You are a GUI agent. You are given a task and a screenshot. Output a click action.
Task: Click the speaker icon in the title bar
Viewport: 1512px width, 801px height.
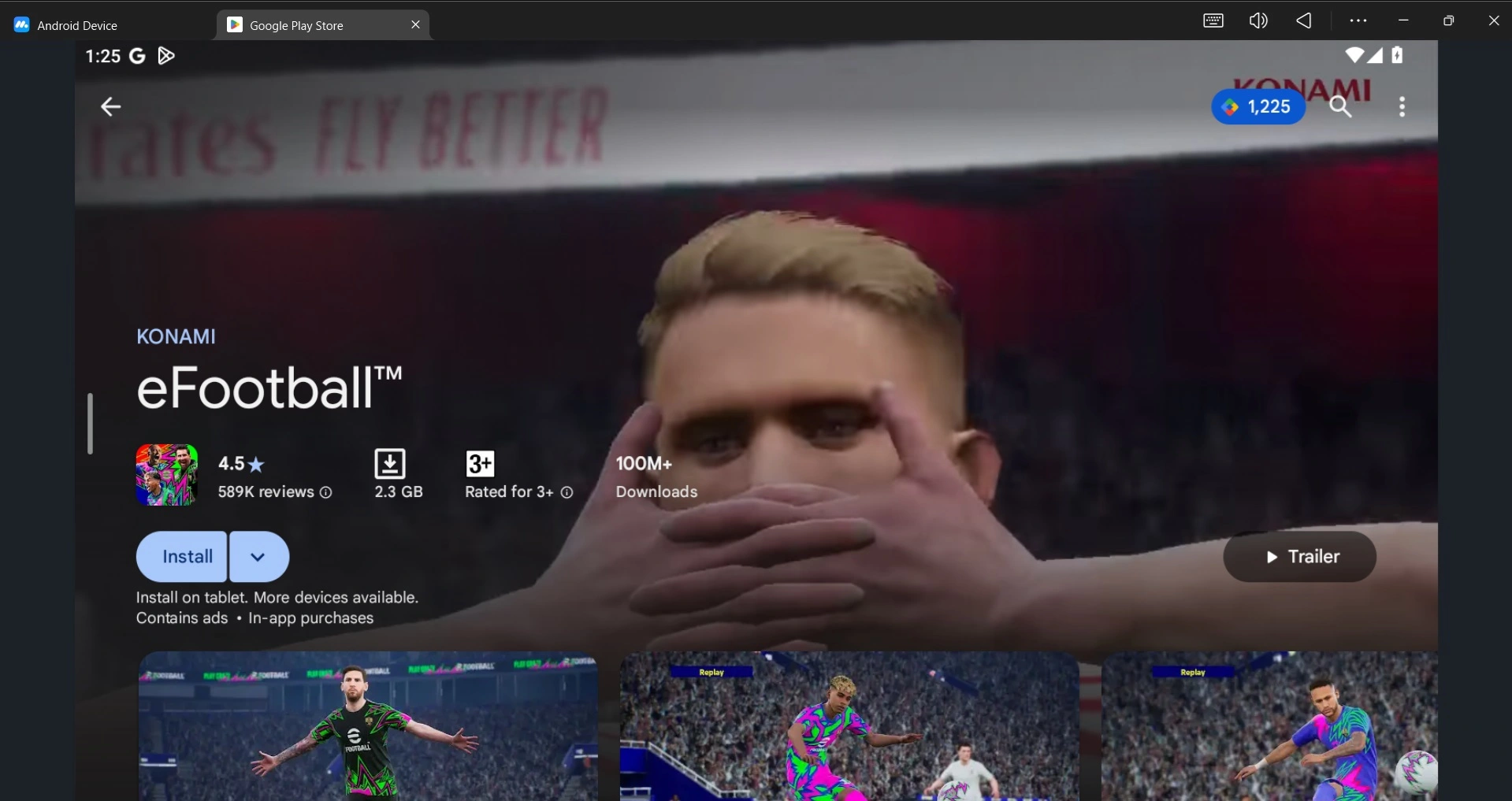coord(1258,20)
